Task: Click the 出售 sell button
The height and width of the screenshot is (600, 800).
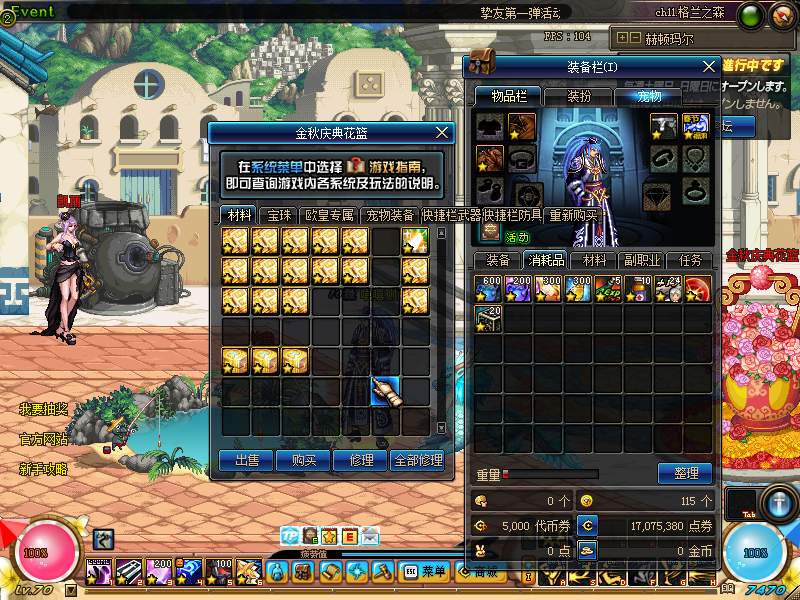Action: tap(246, 460)
